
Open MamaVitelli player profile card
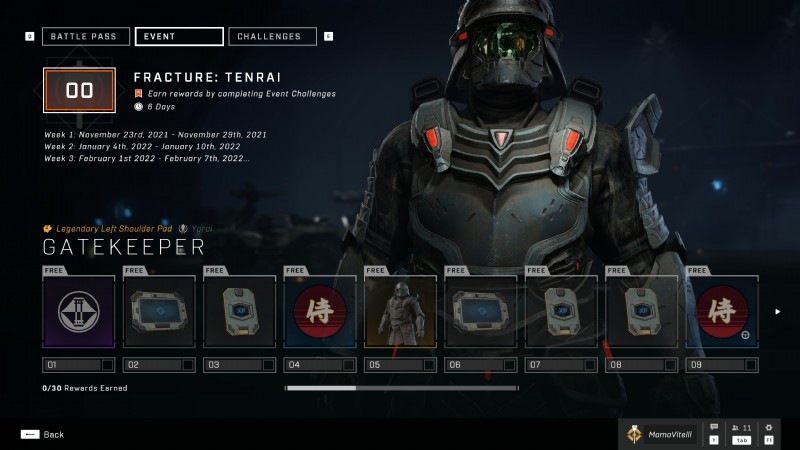(660, 434)
